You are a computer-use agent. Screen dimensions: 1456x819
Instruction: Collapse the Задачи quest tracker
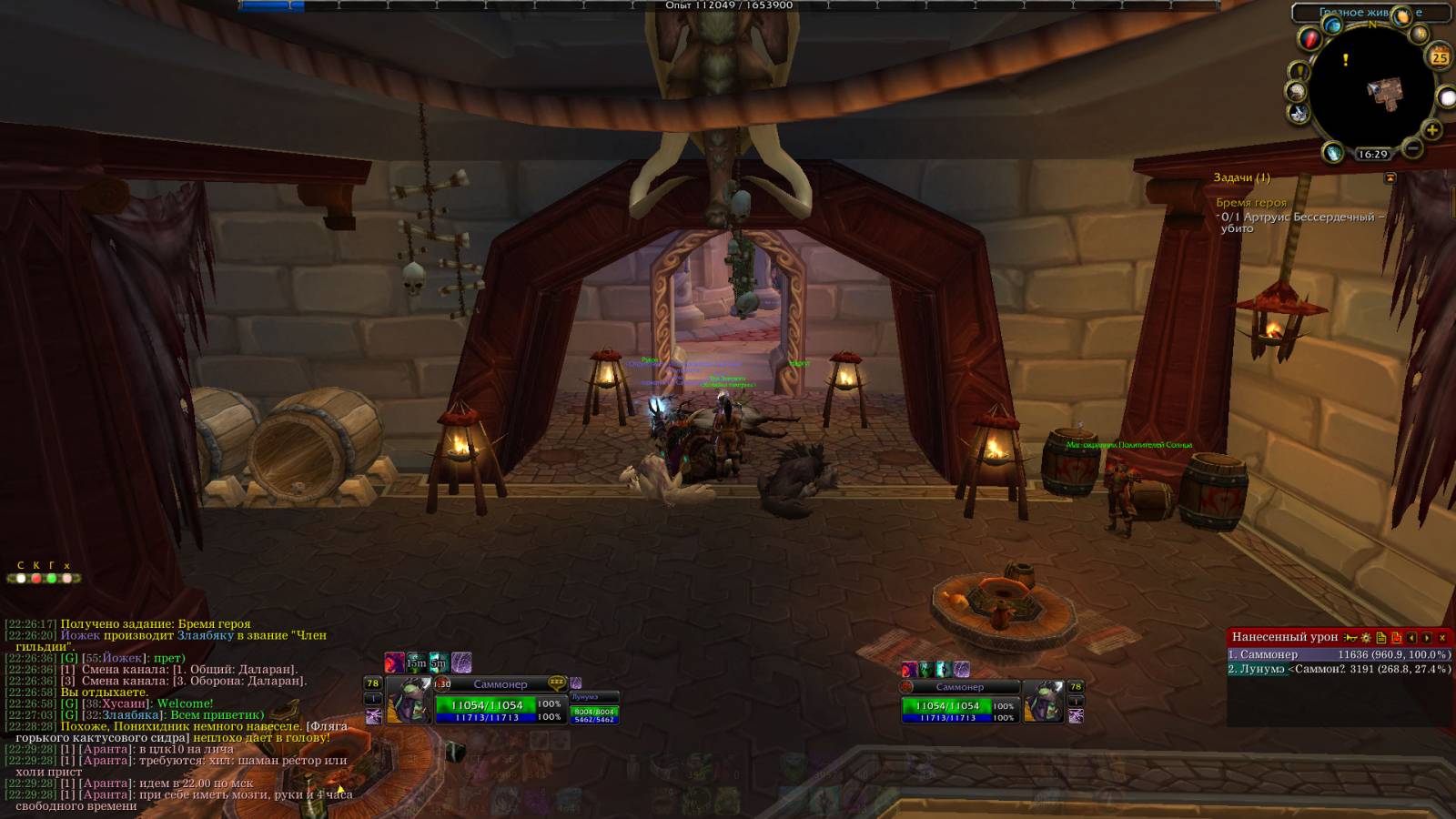tap(1390, 178)
